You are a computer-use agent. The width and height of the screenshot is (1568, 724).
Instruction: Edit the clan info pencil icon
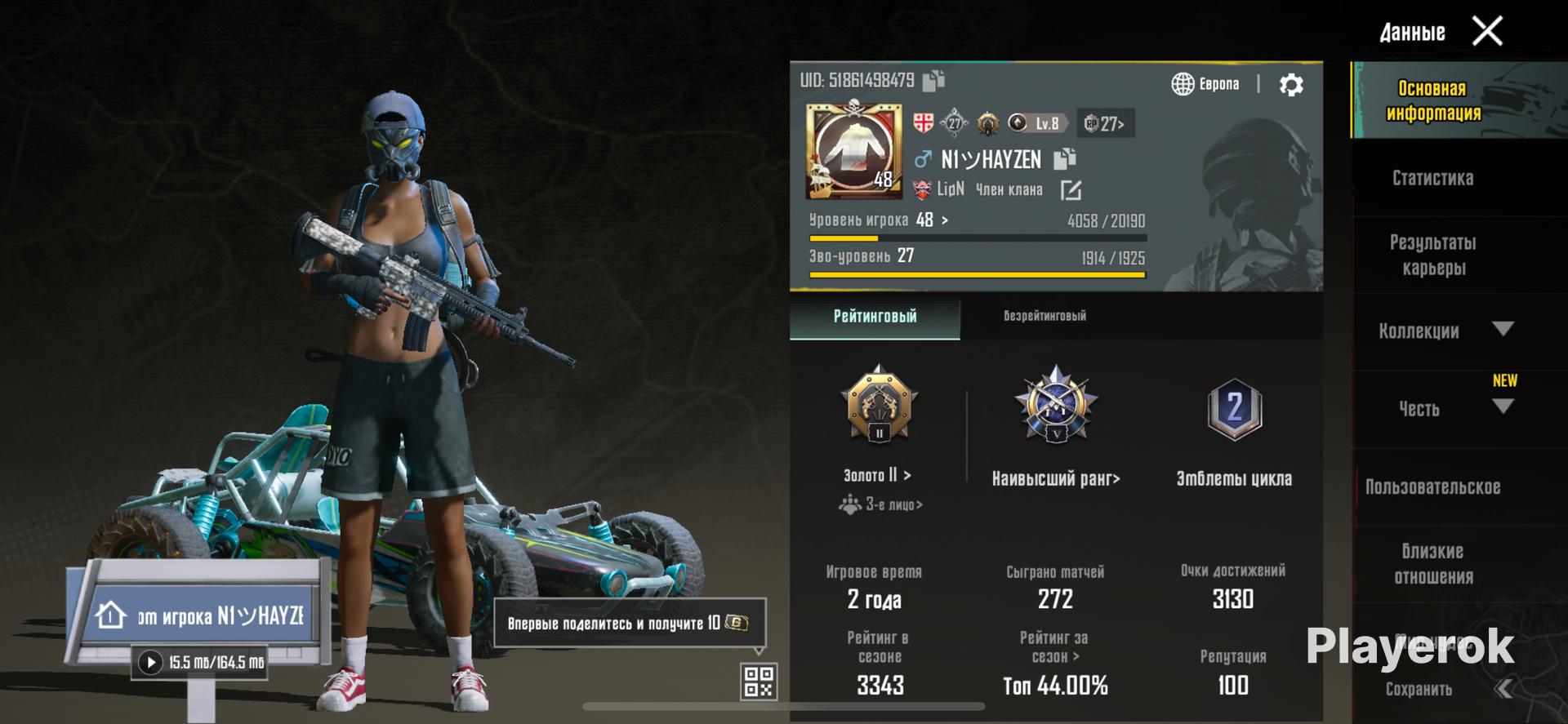1071,190
